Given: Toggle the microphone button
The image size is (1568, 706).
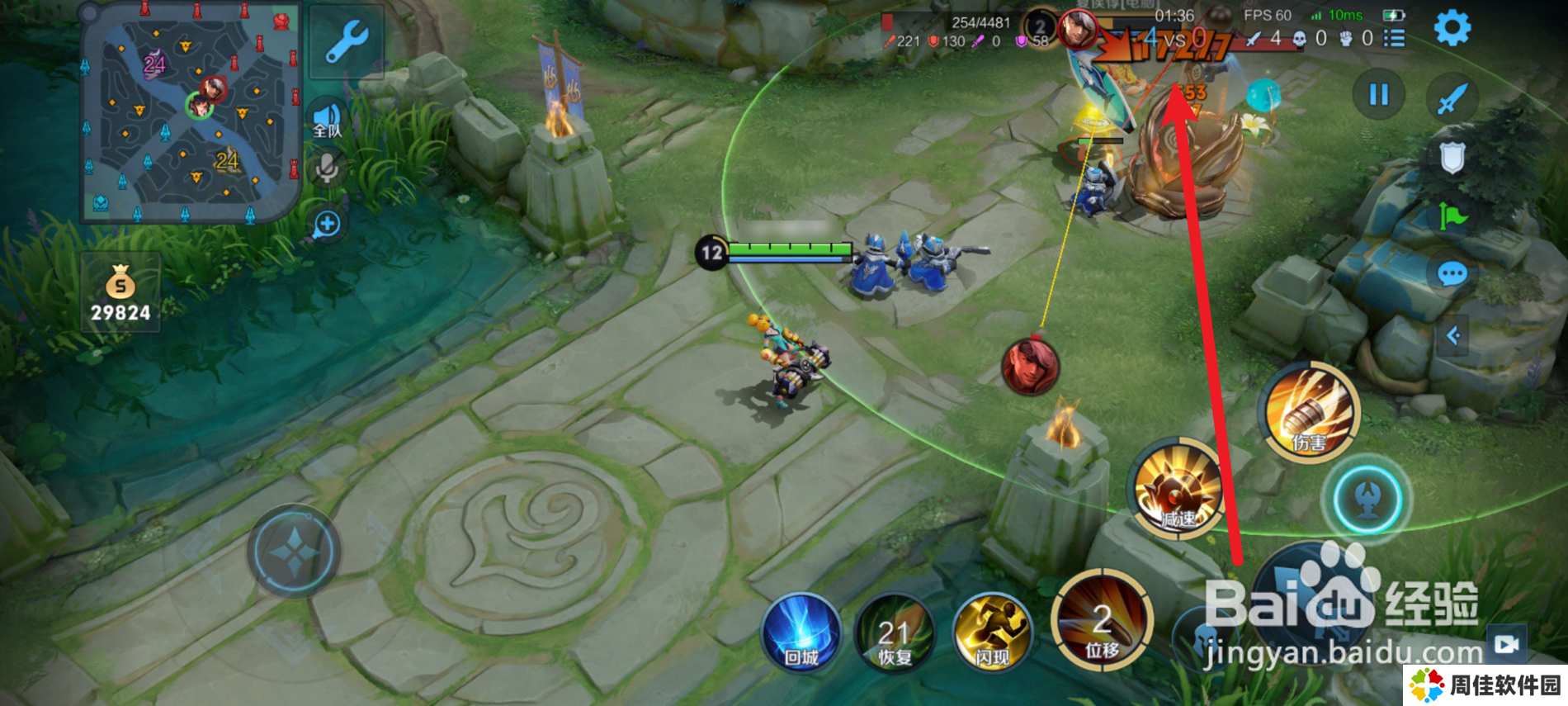Looking at the screenshot, I should click(x=327, y=169).
